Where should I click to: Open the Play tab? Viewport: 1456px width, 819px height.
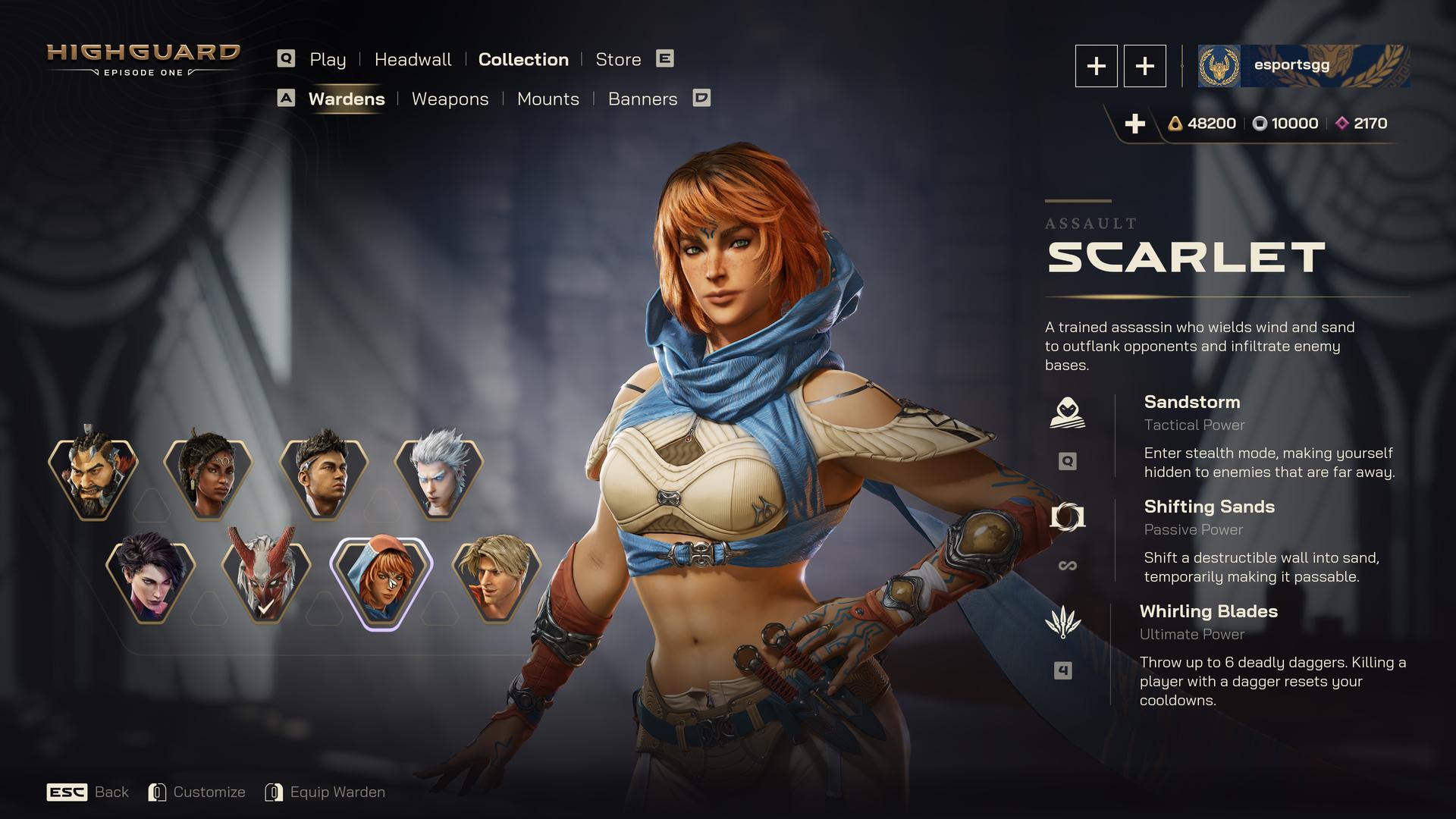tap(327, 59)
